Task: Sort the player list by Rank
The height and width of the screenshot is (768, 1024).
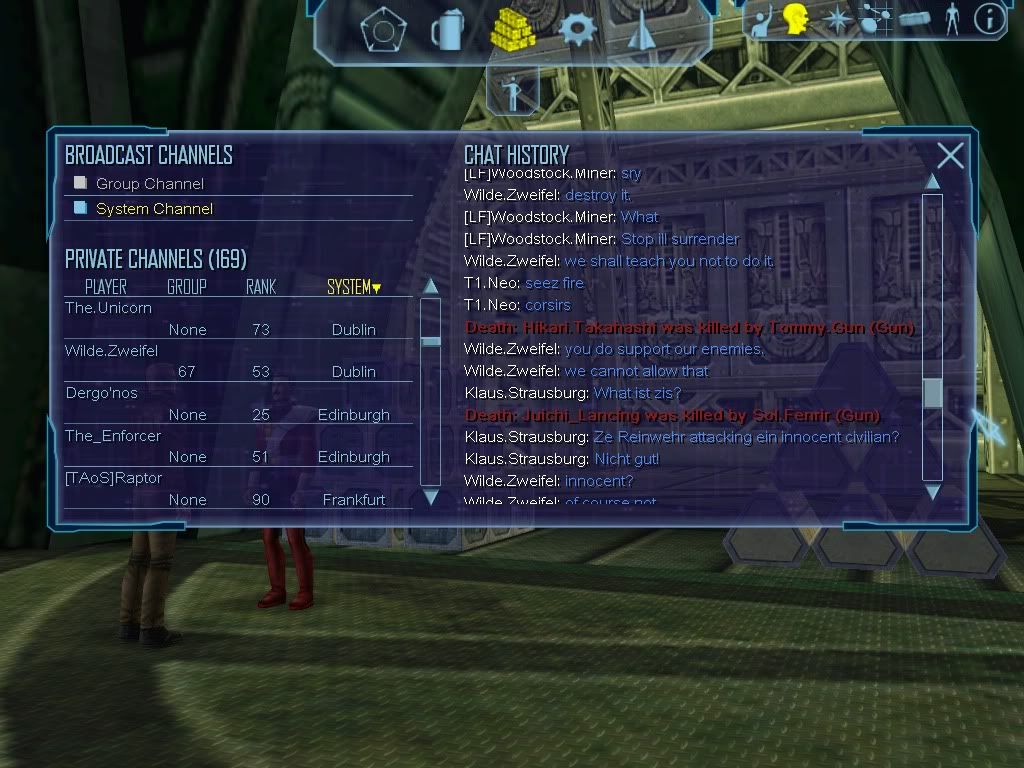Action: [x=261, y=288]
